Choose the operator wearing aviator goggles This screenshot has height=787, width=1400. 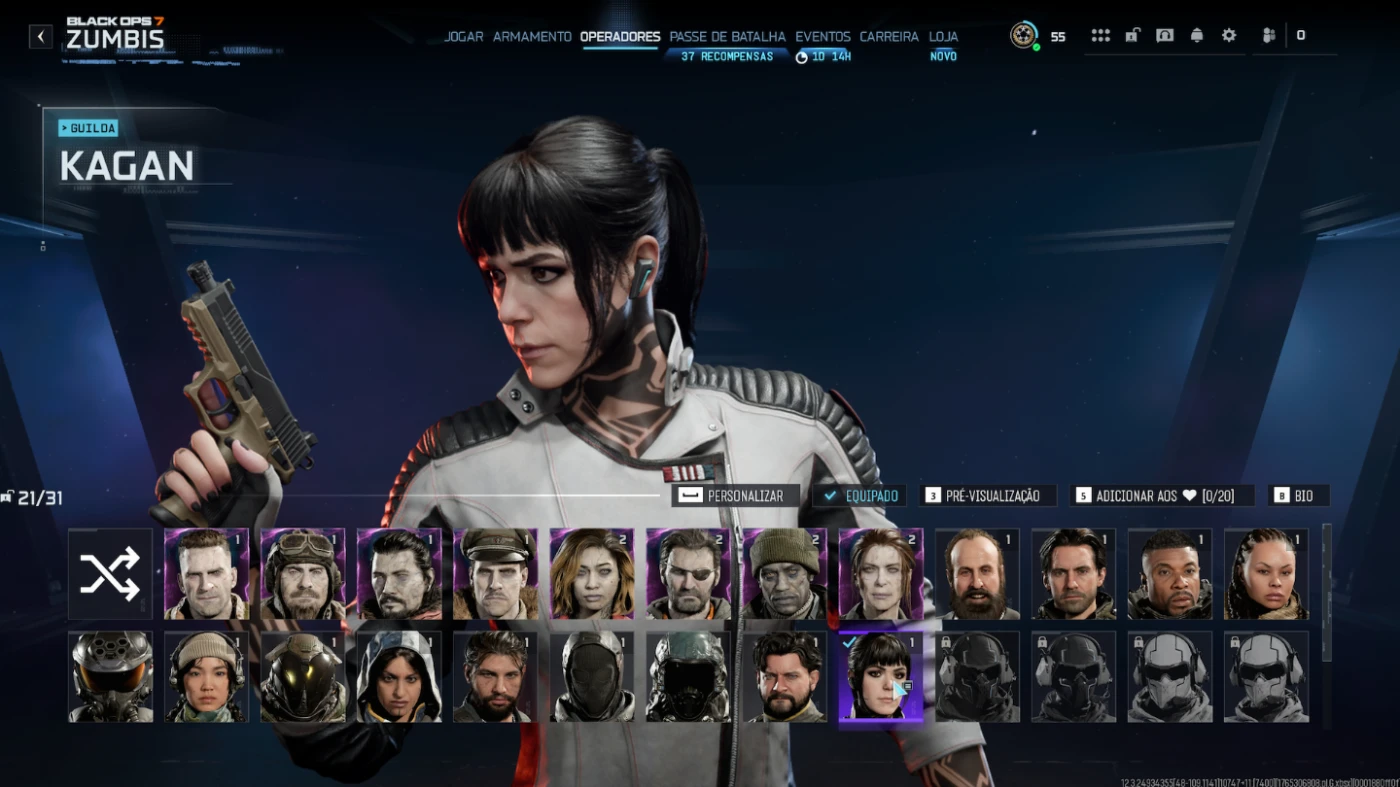302,574
